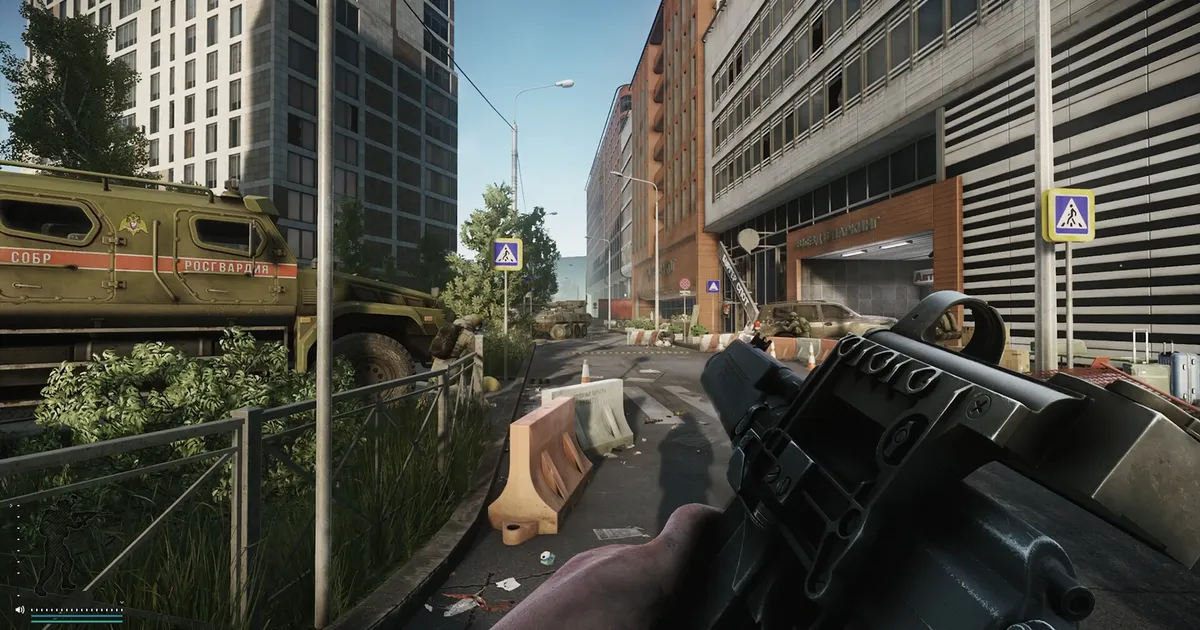This screenshot has width=1200, height=630.
Task: Set the dotted horizontal movement speed scale
Action: pos(76,608)
